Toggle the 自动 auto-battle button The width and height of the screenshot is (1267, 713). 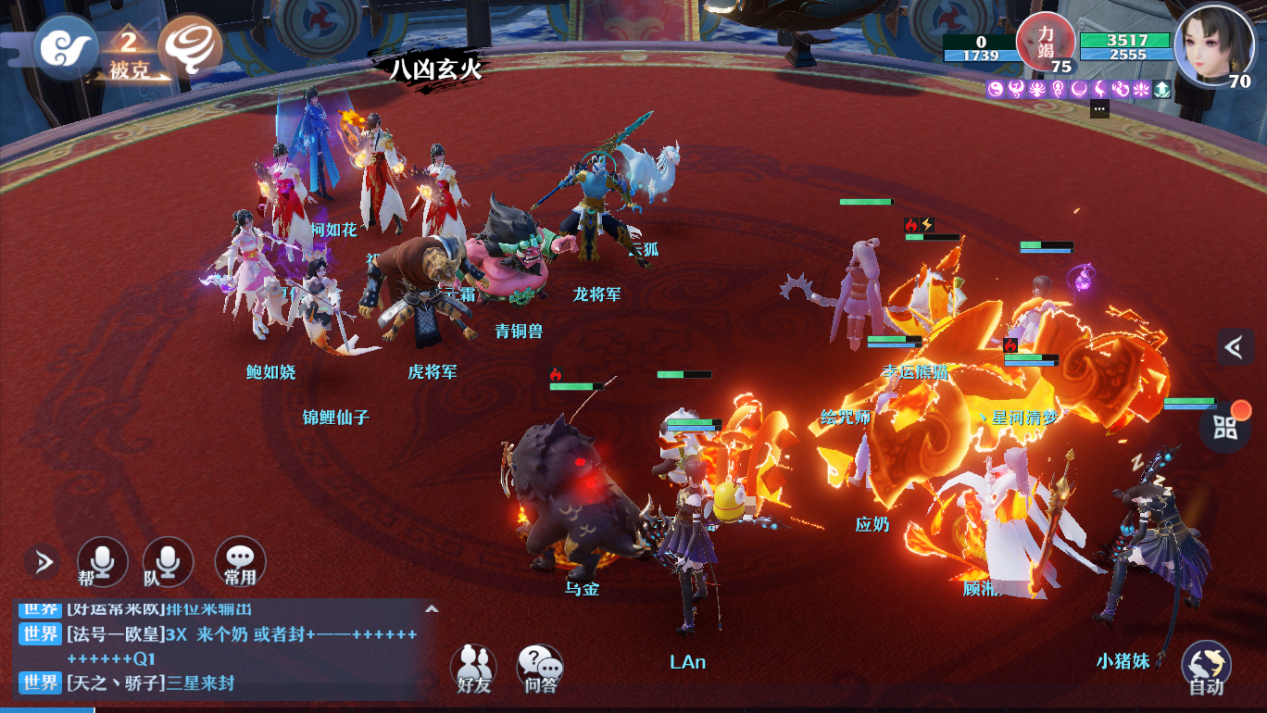pyautogui.click(x=1206, y=667)
